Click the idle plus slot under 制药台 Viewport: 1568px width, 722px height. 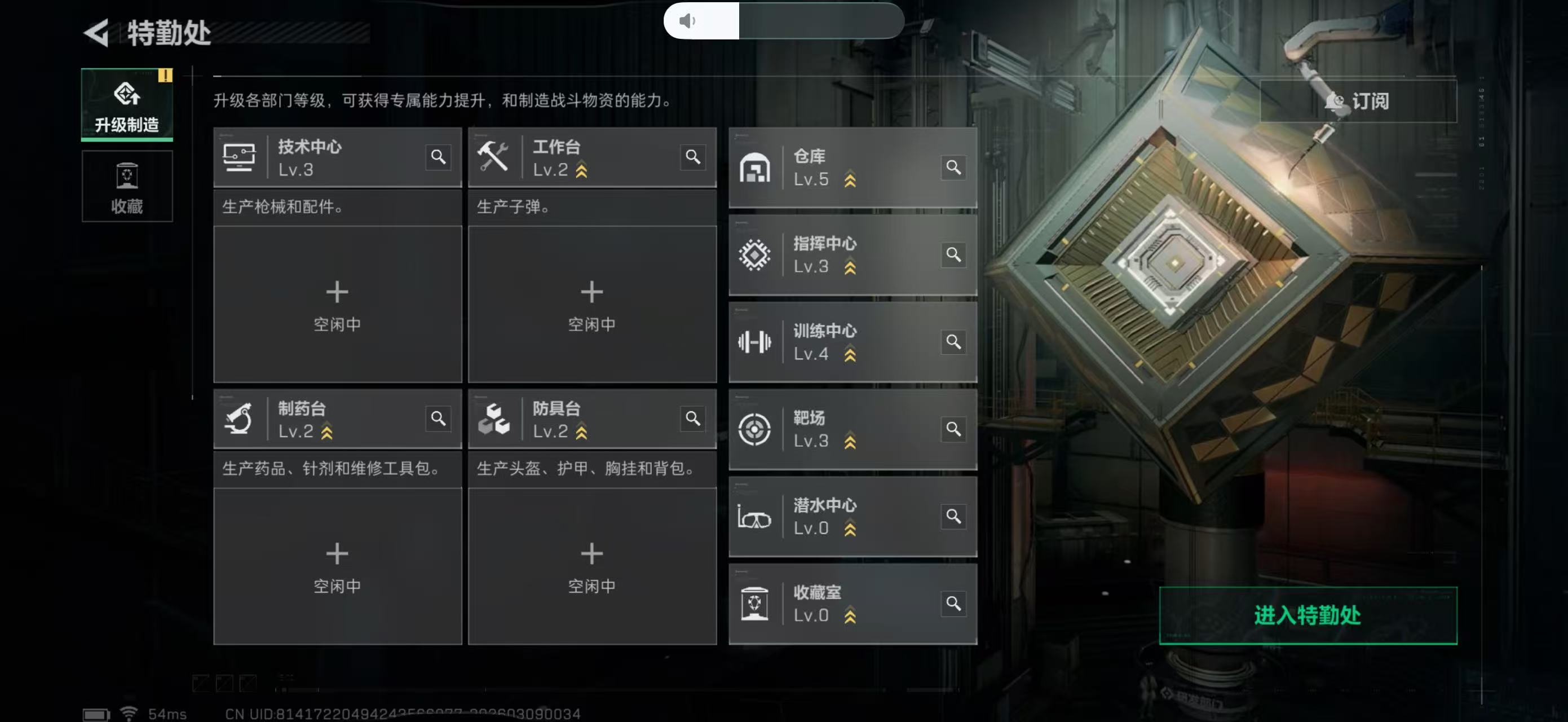click(x=337, y=554)
